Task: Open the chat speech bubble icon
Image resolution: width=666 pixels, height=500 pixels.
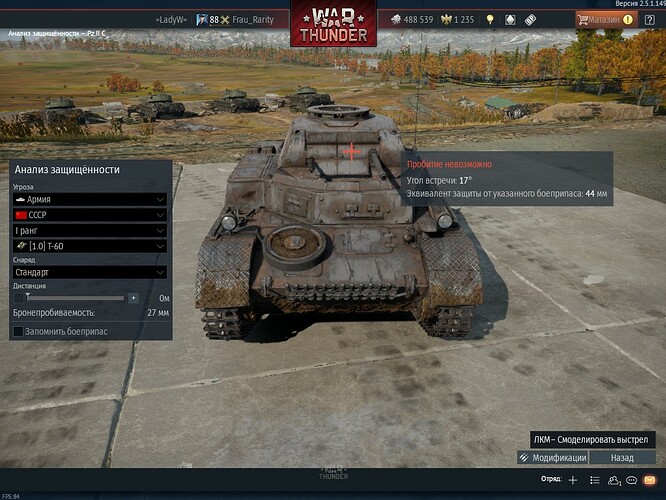Action: click(x=631, y=480)
